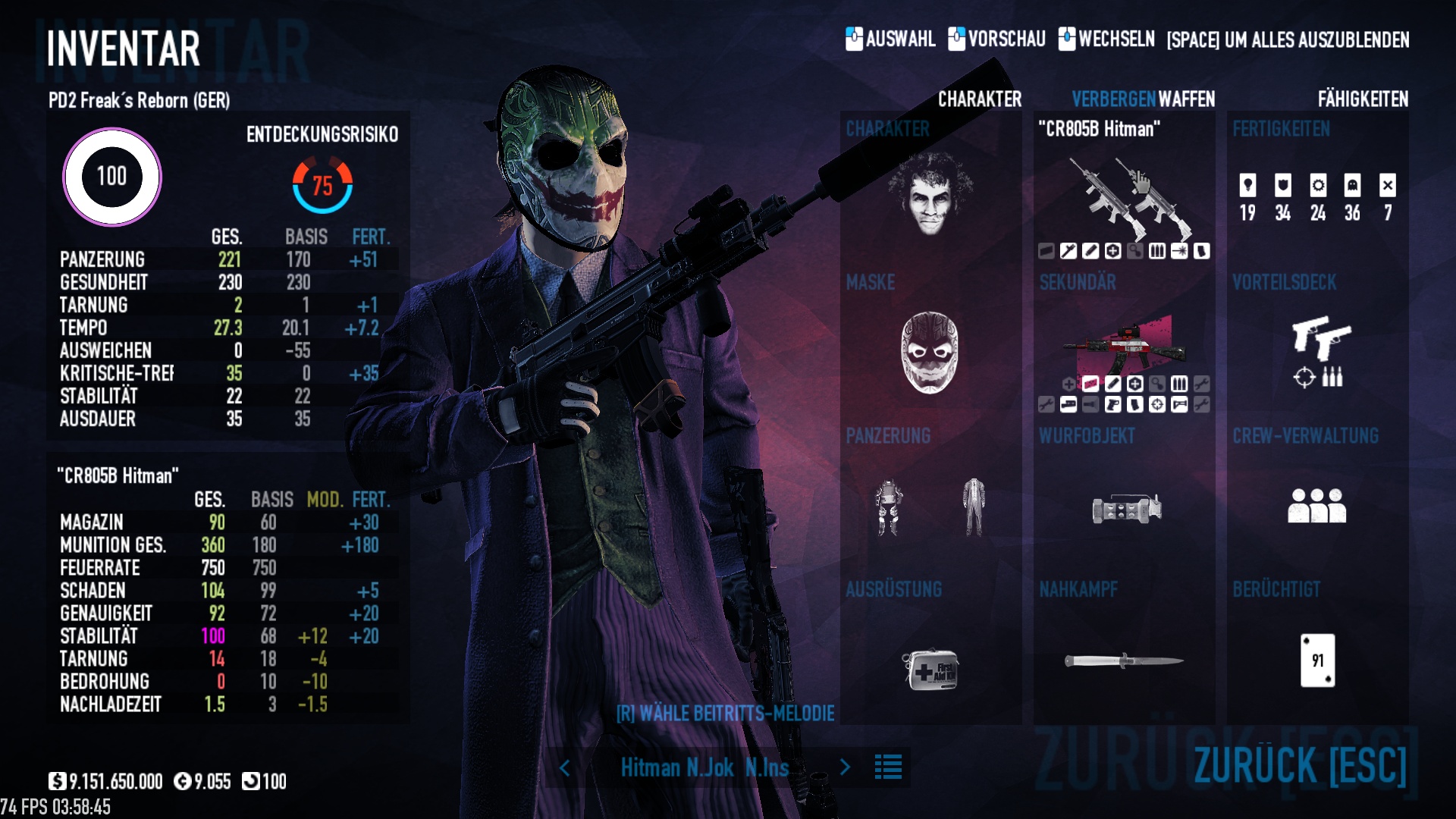1456x819 pixels.
Task: Select the throwable grenade slot
Action: 1126,508
